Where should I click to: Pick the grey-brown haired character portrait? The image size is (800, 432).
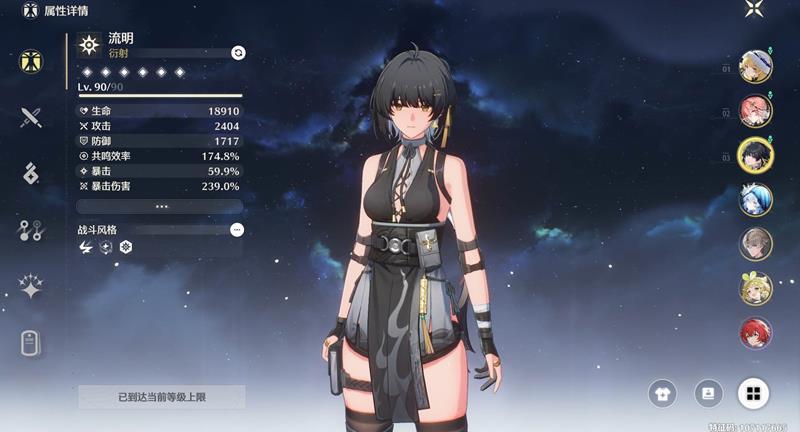[755, 243]
